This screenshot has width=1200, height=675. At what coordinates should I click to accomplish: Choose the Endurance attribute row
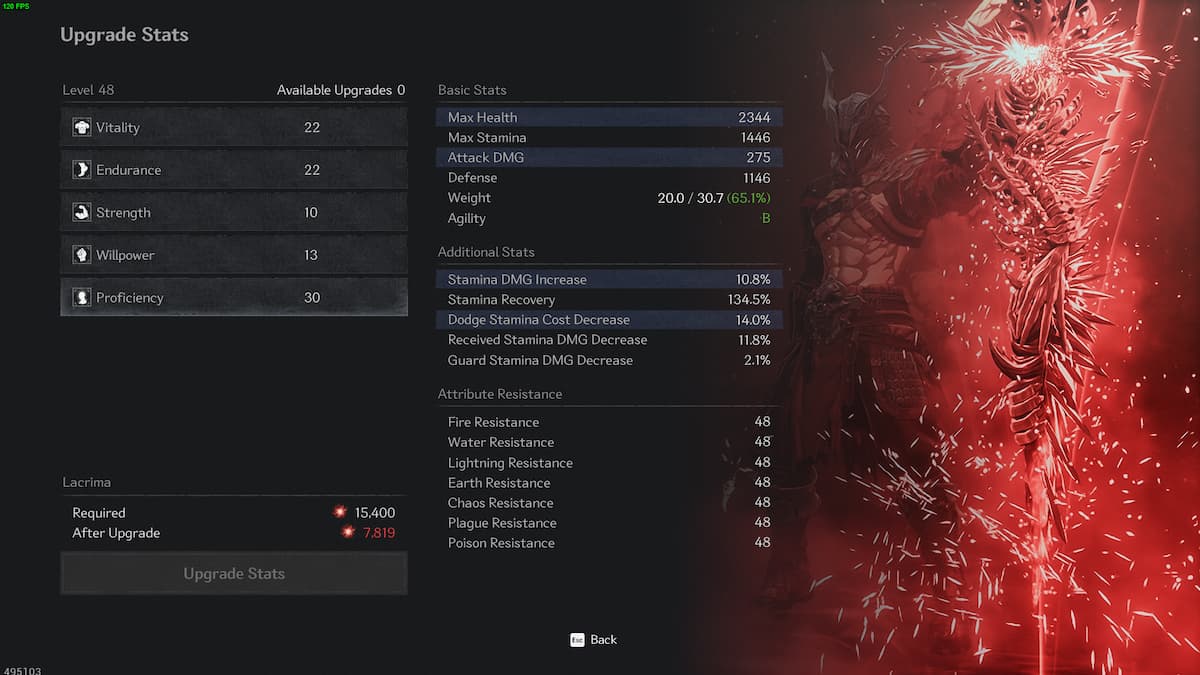tap(234, 170)
